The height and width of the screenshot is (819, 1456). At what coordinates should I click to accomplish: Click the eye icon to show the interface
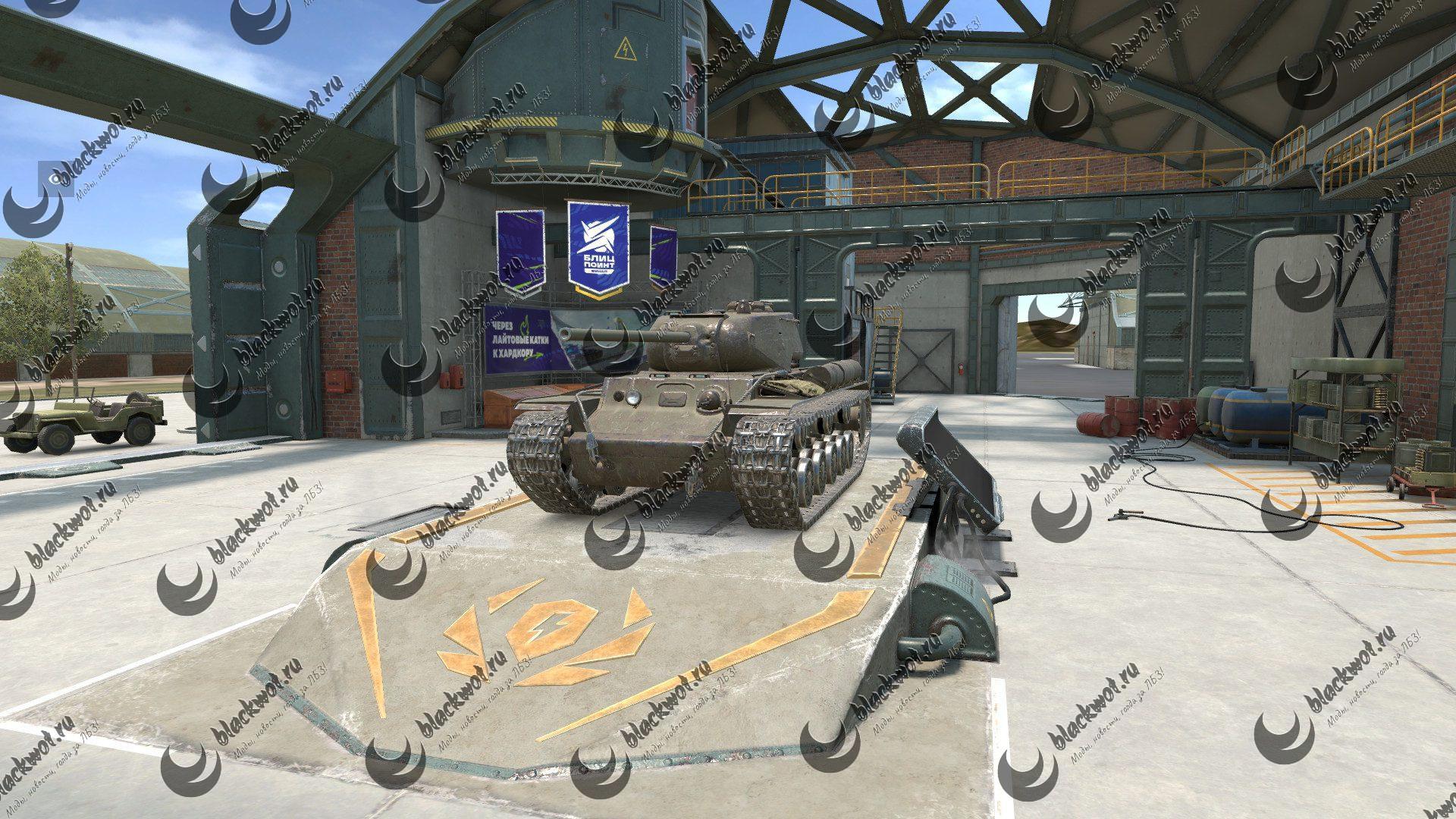[55, 179]
